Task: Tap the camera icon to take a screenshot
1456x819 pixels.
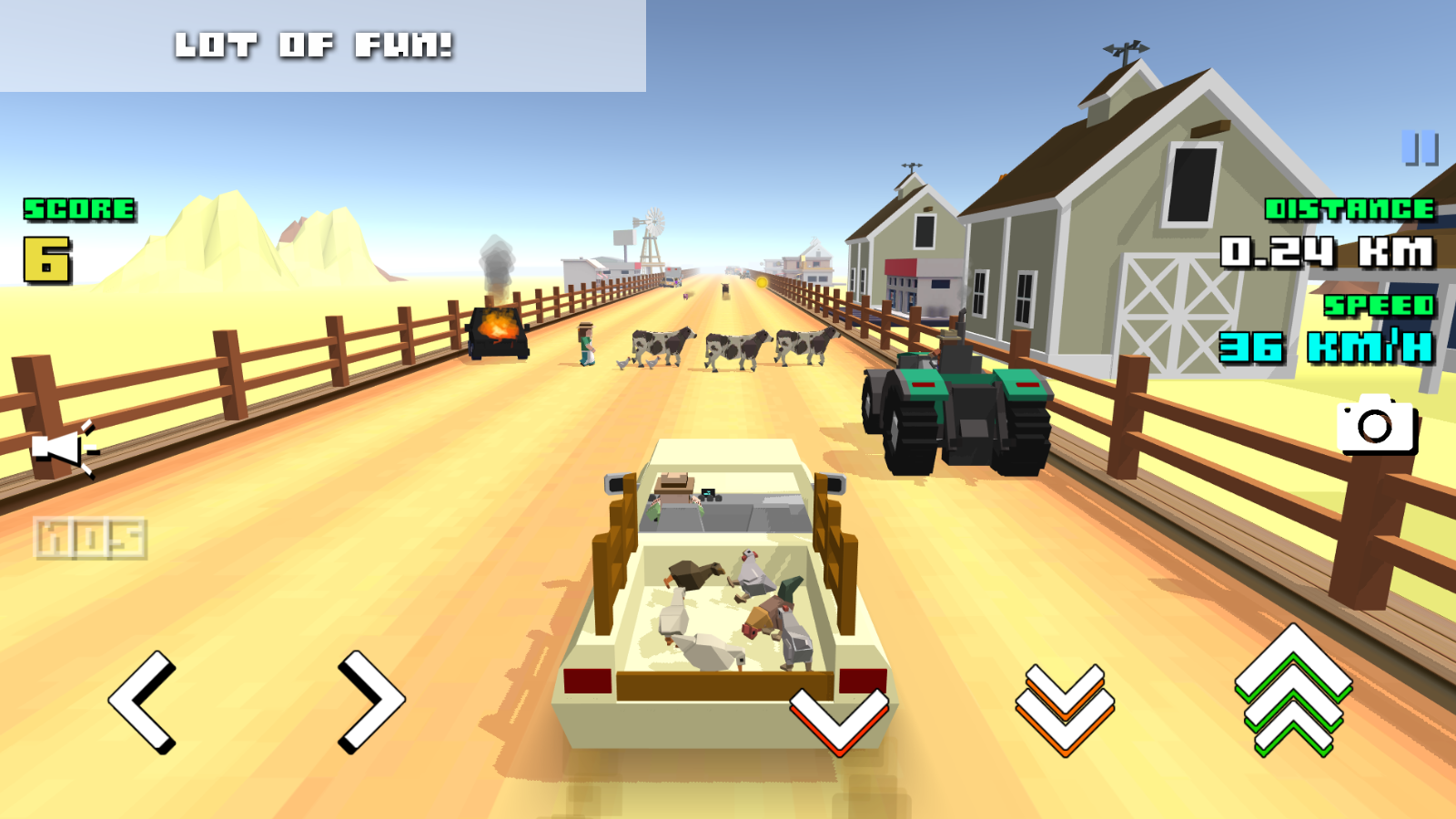Action: click(x=1377, y=428)
